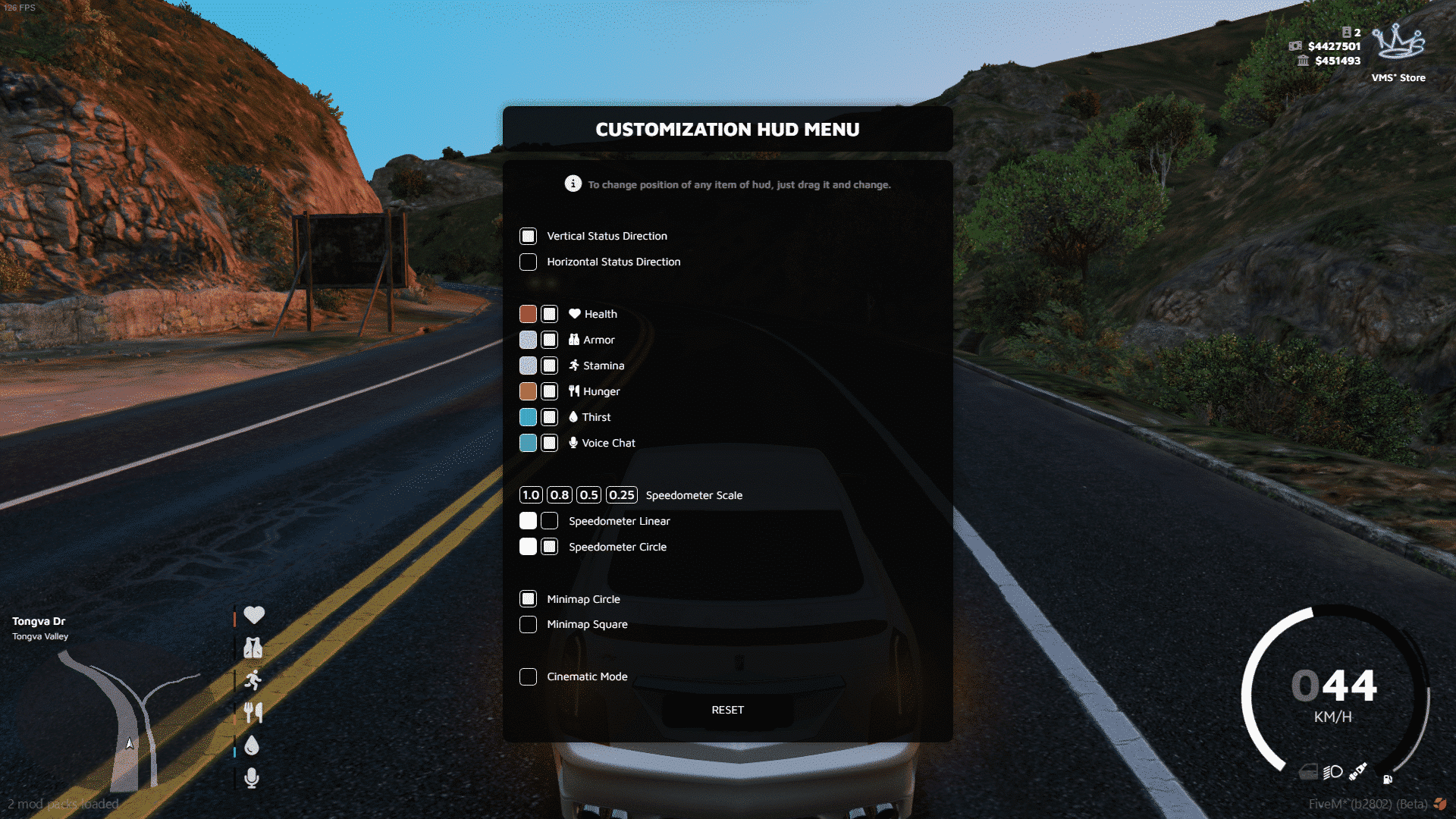Enable Vertical Status Direction
This screenshot has width=1456, height=819.
528,236
